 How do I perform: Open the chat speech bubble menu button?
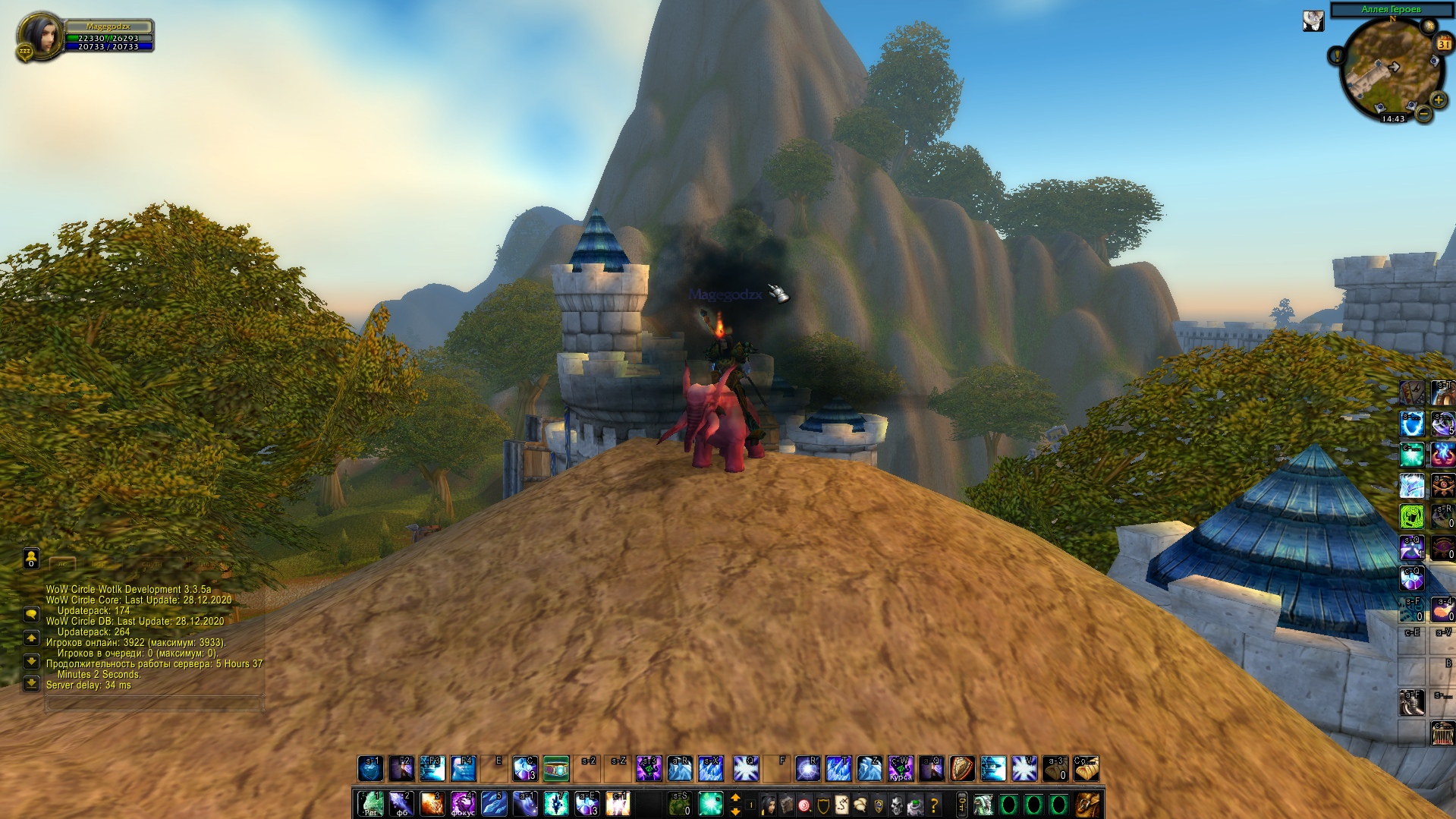tap(31, 613)
